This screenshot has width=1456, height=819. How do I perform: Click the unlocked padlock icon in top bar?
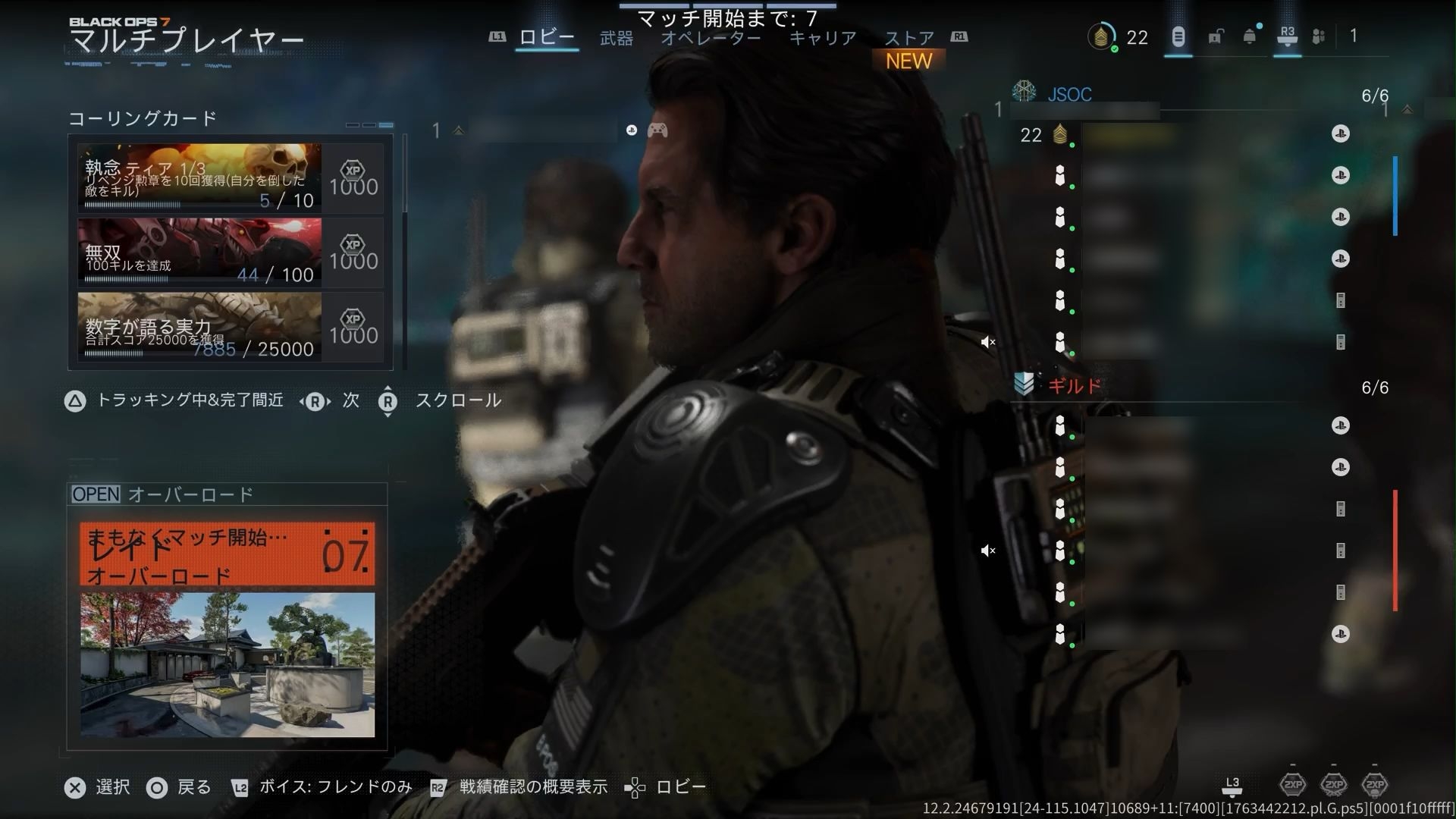pos(1217,36)
